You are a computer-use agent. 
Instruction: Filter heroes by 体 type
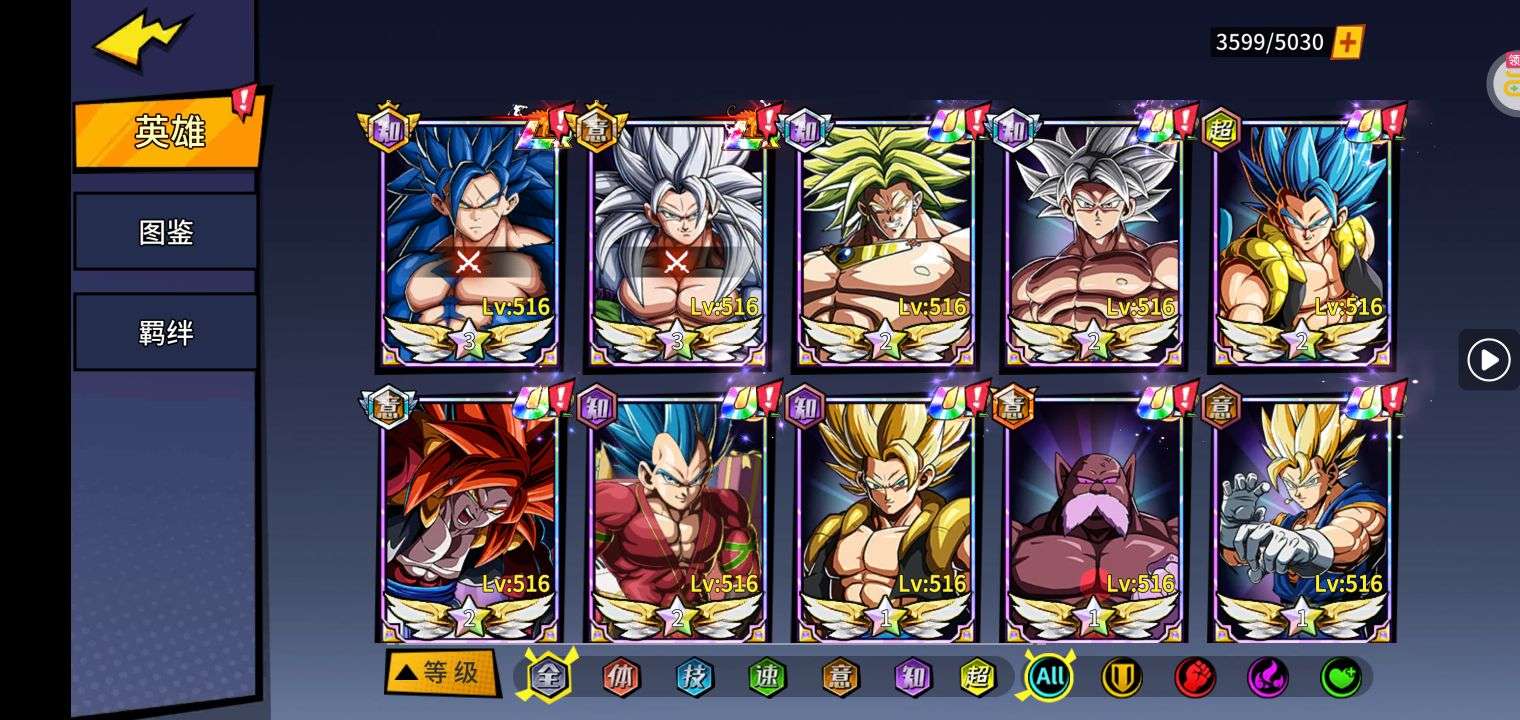(x=620, y=677)
